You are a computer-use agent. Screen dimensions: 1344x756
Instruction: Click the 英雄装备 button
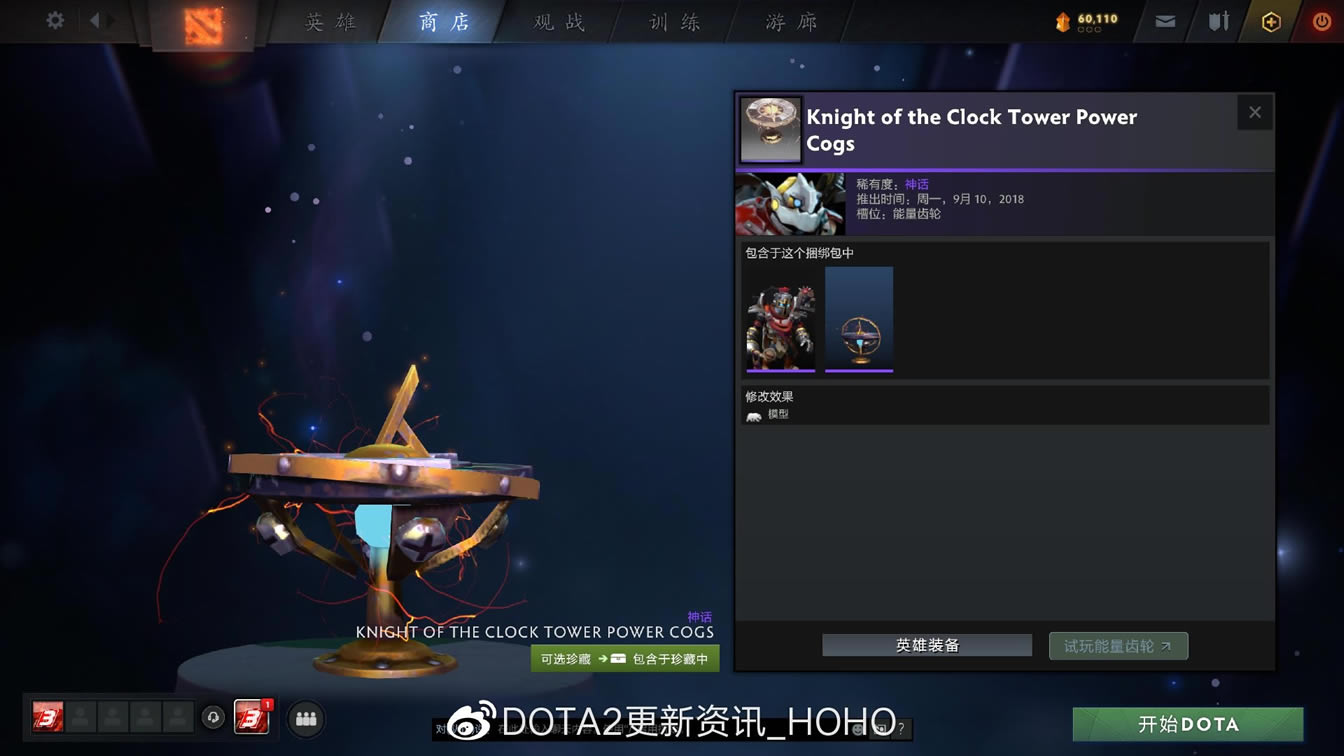pos(926,645)
